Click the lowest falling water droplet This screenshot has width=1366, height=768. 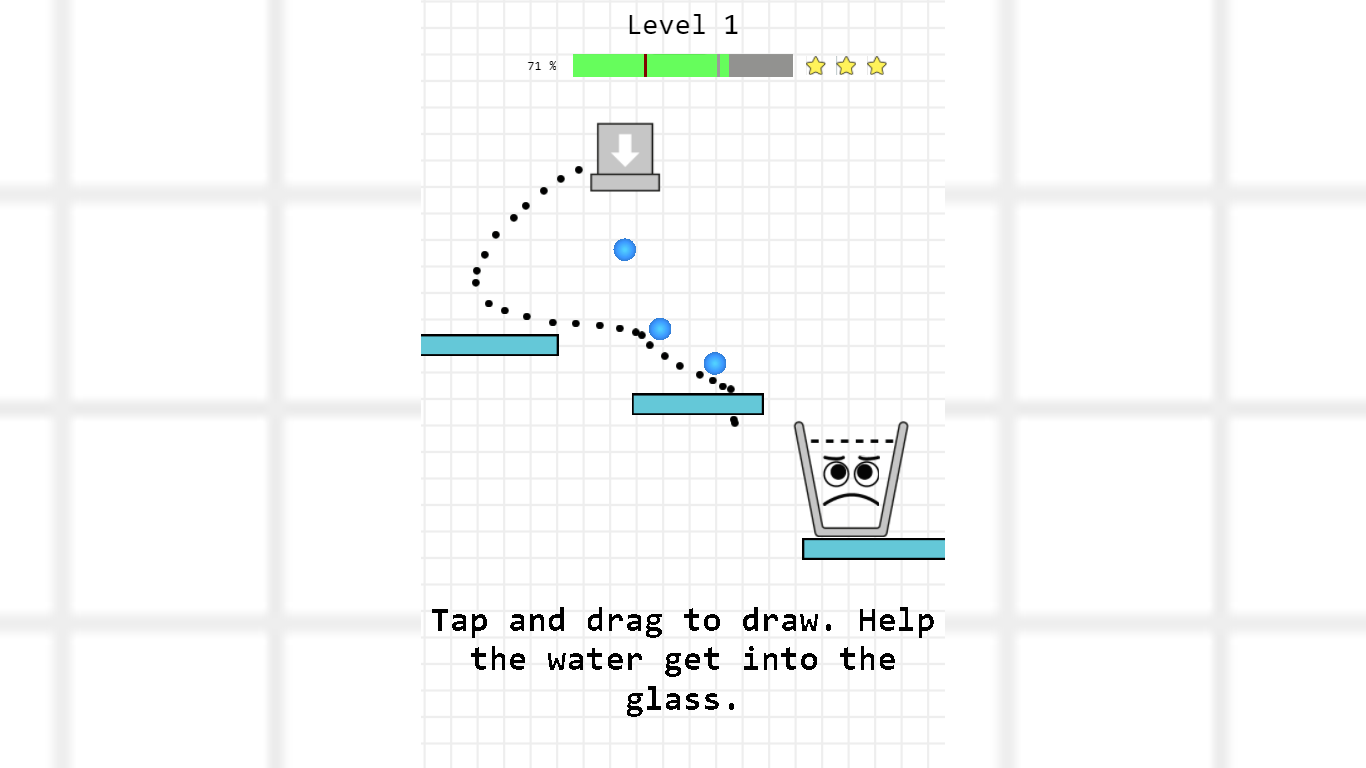[715, 364]
